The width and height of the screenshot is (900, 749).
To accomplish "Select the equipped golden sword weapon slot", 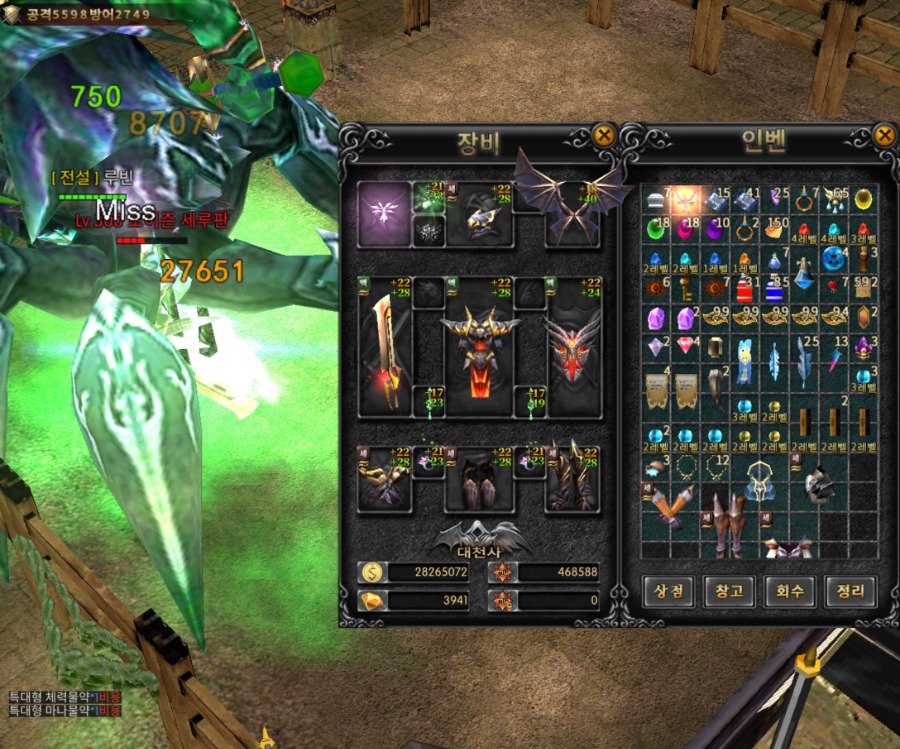I will coord(385,347).
